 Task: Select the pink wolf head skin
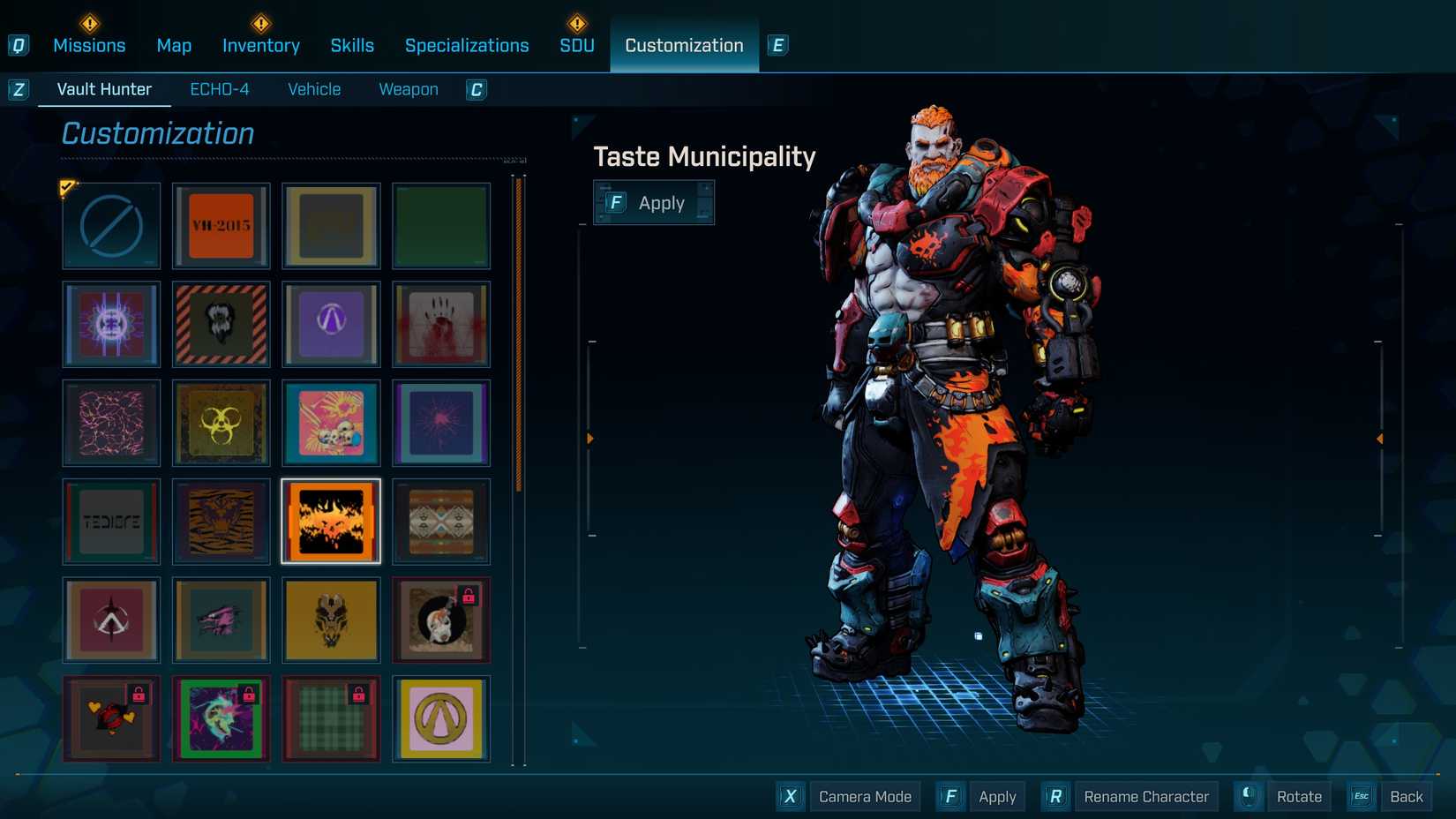[221, 620]
